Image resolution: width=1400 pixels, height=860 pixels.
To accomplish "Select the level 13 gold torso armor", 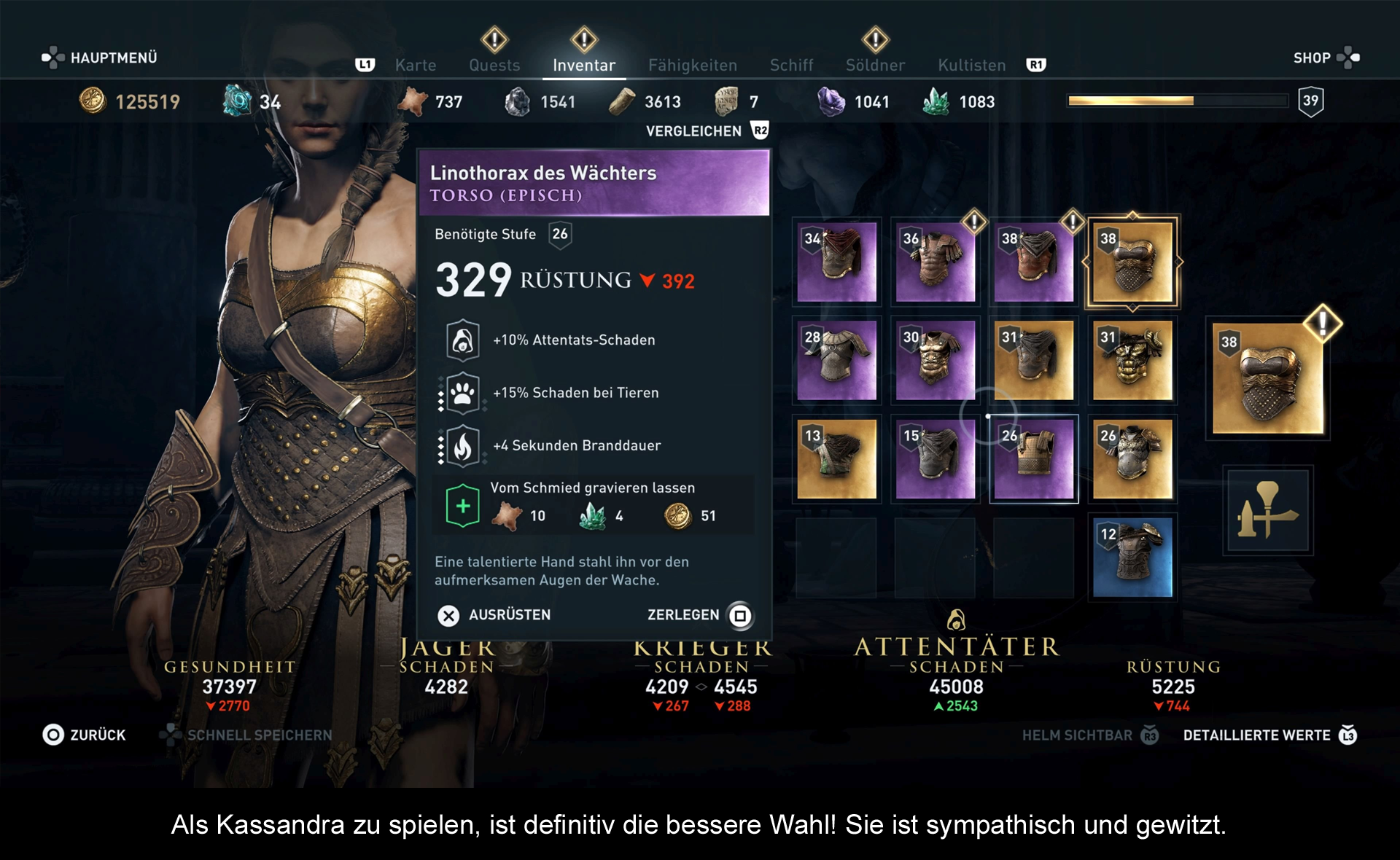I will point(836,459).
